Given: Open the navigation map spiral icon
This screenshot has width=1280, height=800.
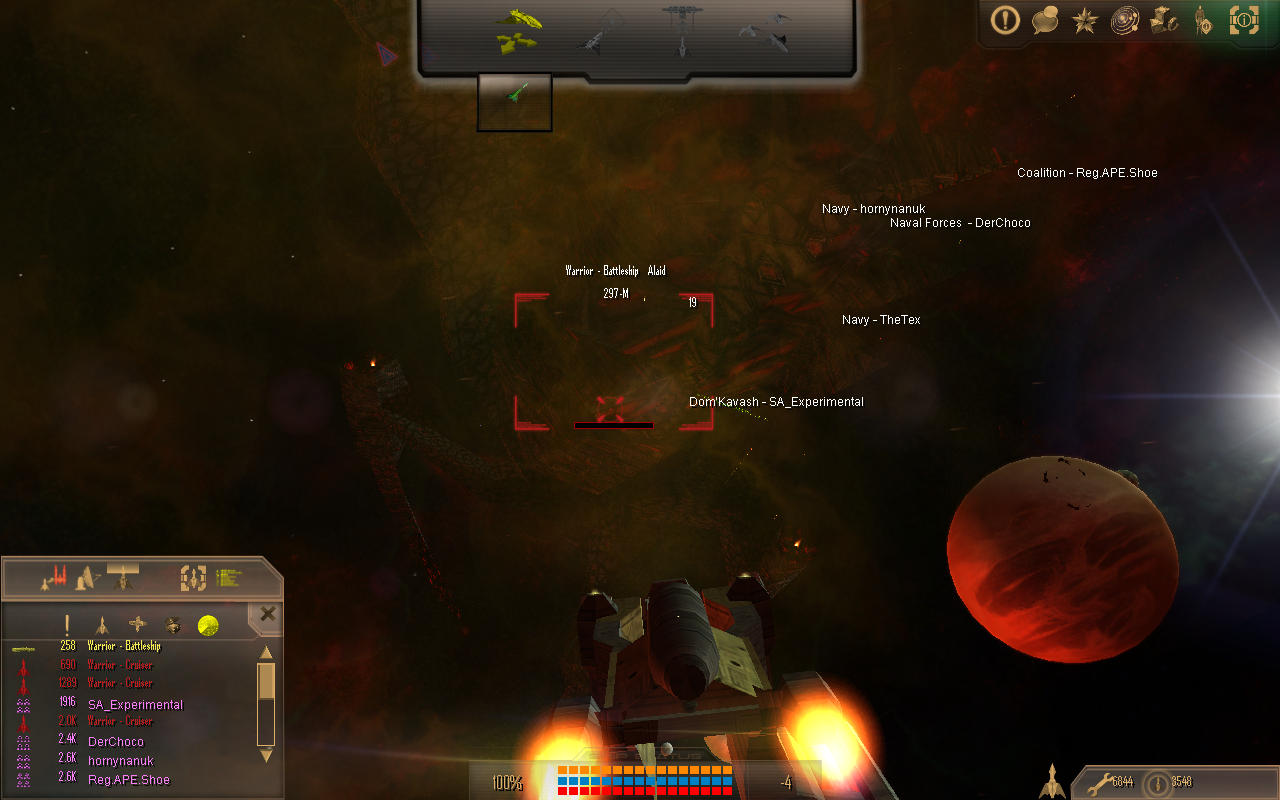Looking at the screenshot, I should (x=1124, y=22).
